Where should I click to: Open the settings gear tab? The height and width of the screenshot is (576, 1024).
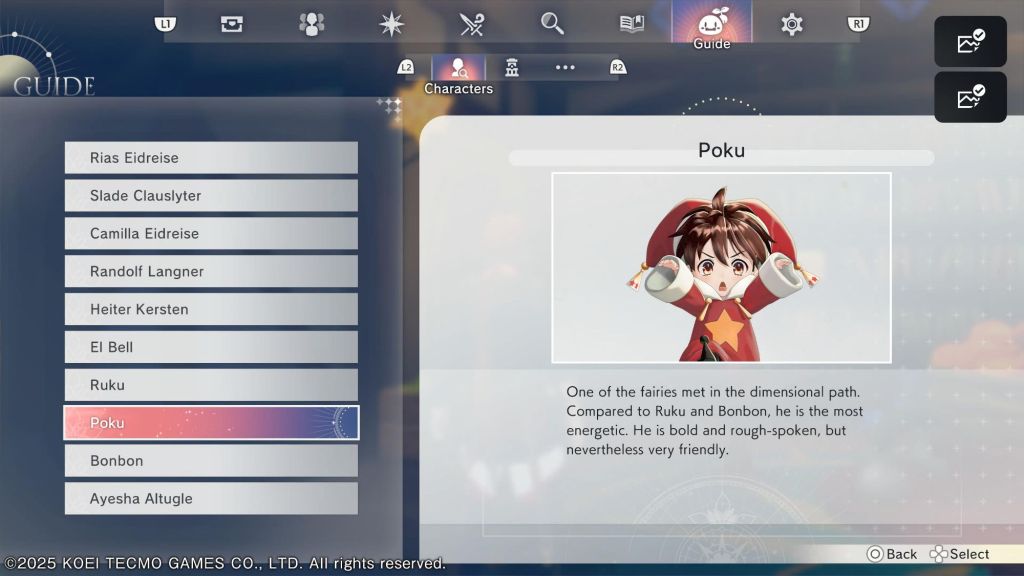[x=792, y=24]
